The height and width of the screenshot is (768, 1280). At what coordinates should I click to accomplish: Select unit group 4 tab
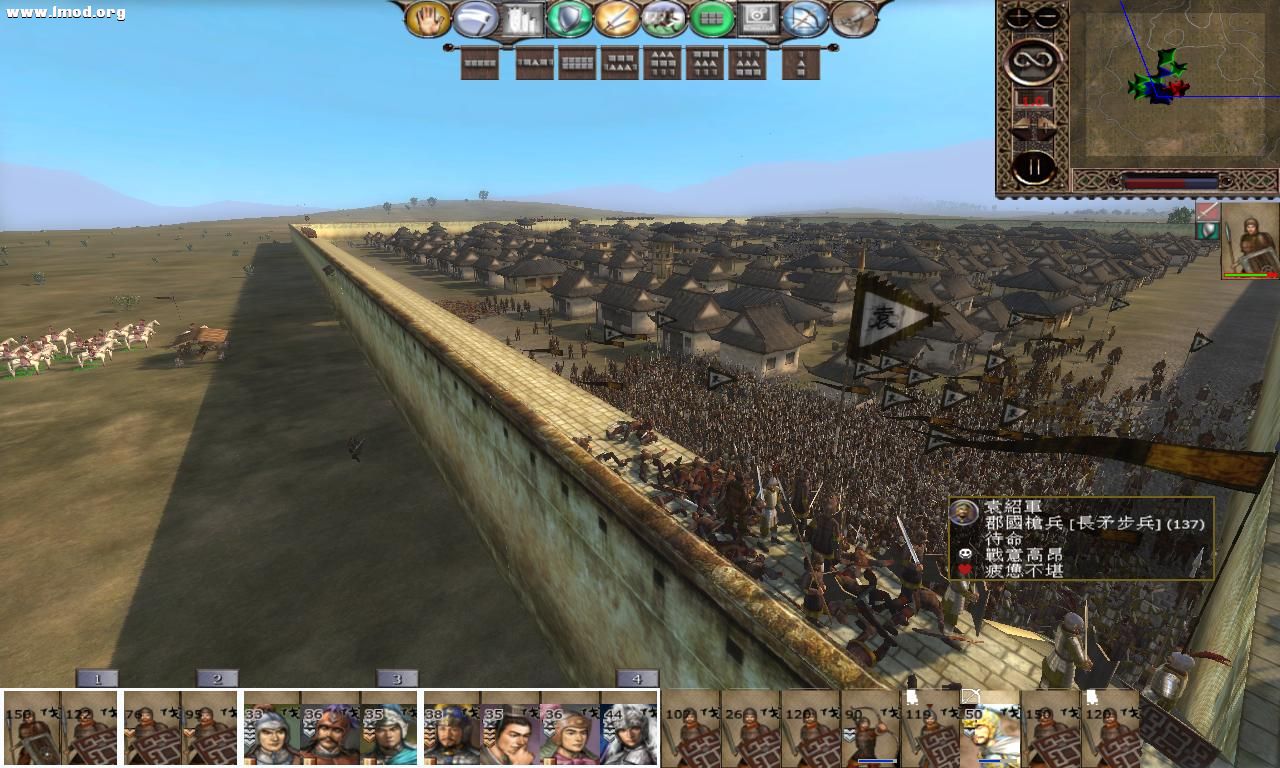(x=637, y=677)
